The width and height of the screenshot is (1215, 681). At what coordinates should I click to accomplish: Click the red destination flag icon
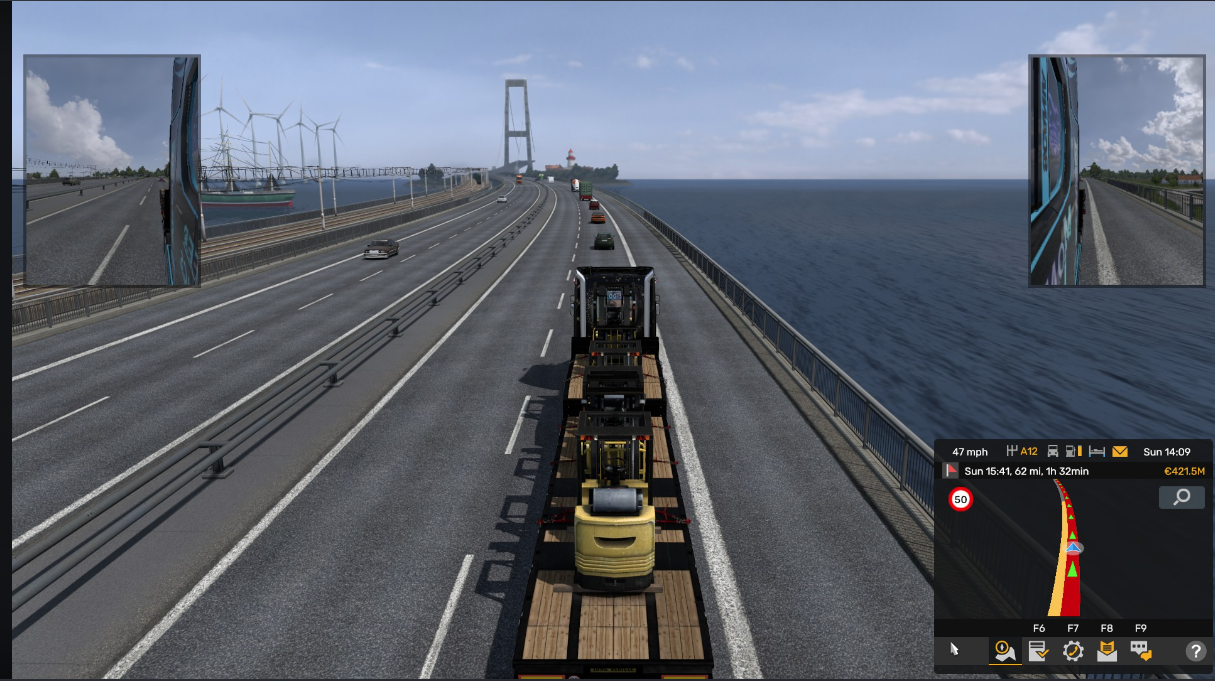click(x=950, y=471)
